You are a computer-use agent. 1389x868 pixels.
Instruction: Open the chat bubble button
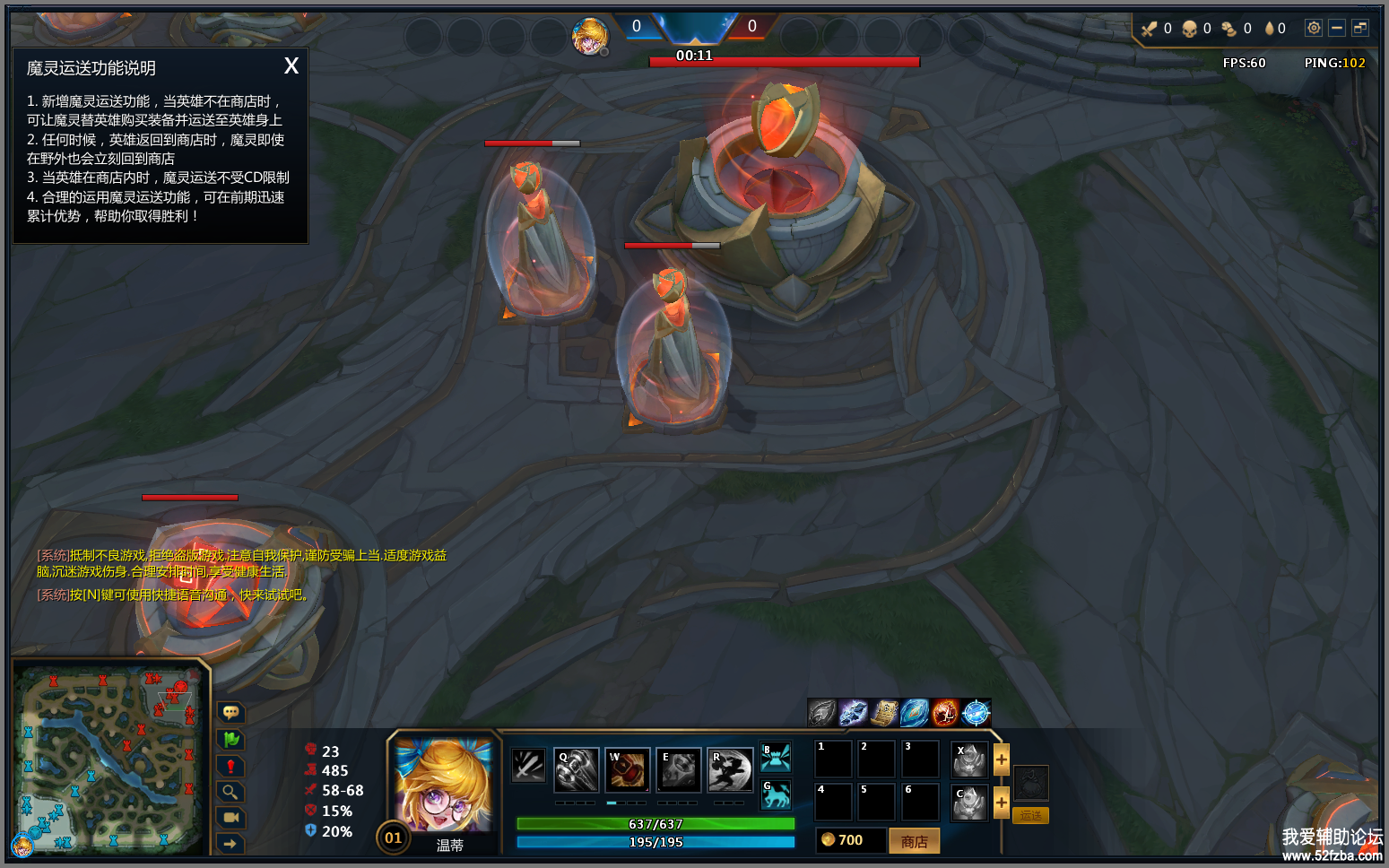tap(230, 712)
